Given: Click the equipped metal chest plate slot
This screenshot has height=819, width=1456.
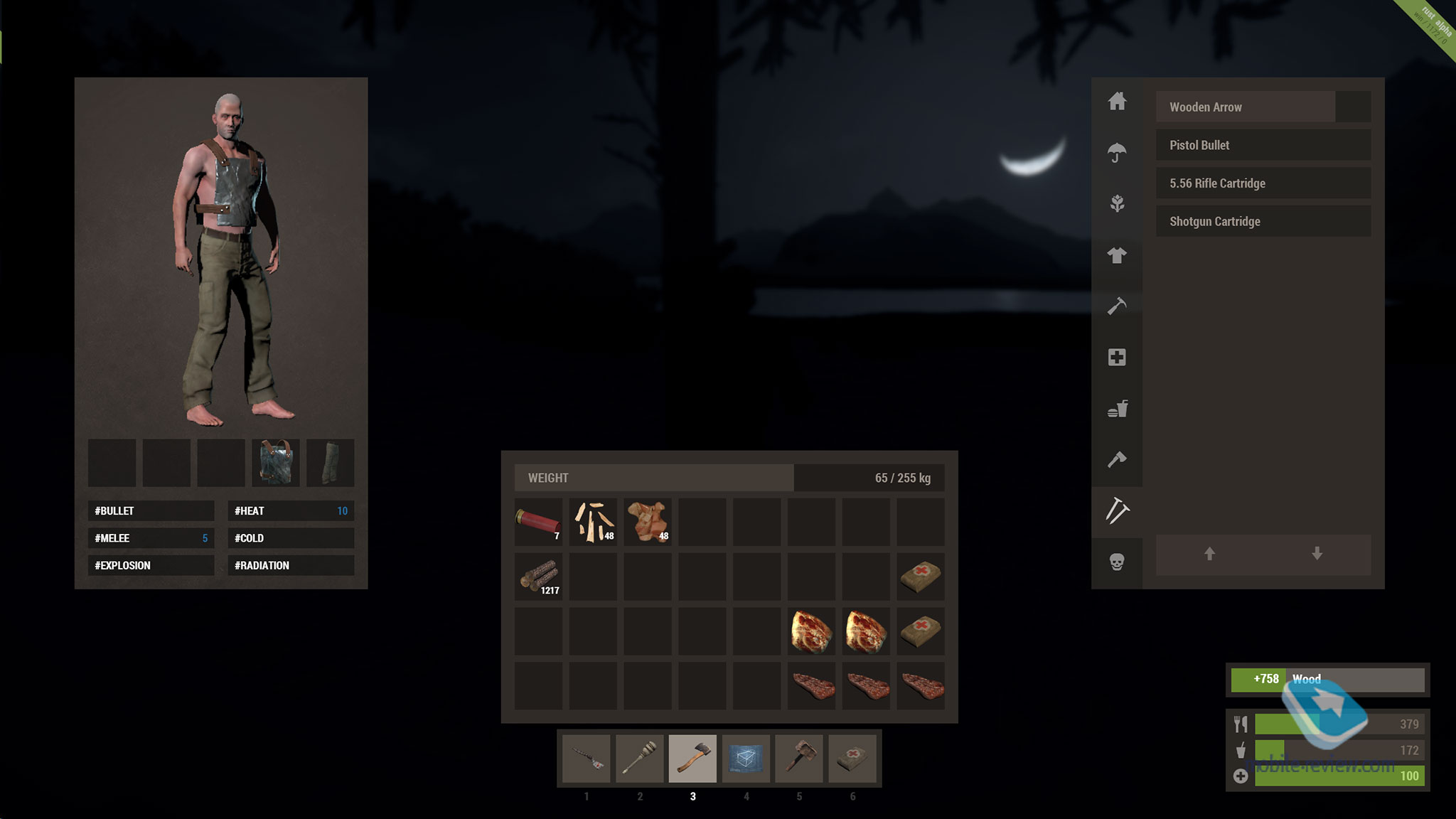Looking at the screenshot, I should coord(276,463).
